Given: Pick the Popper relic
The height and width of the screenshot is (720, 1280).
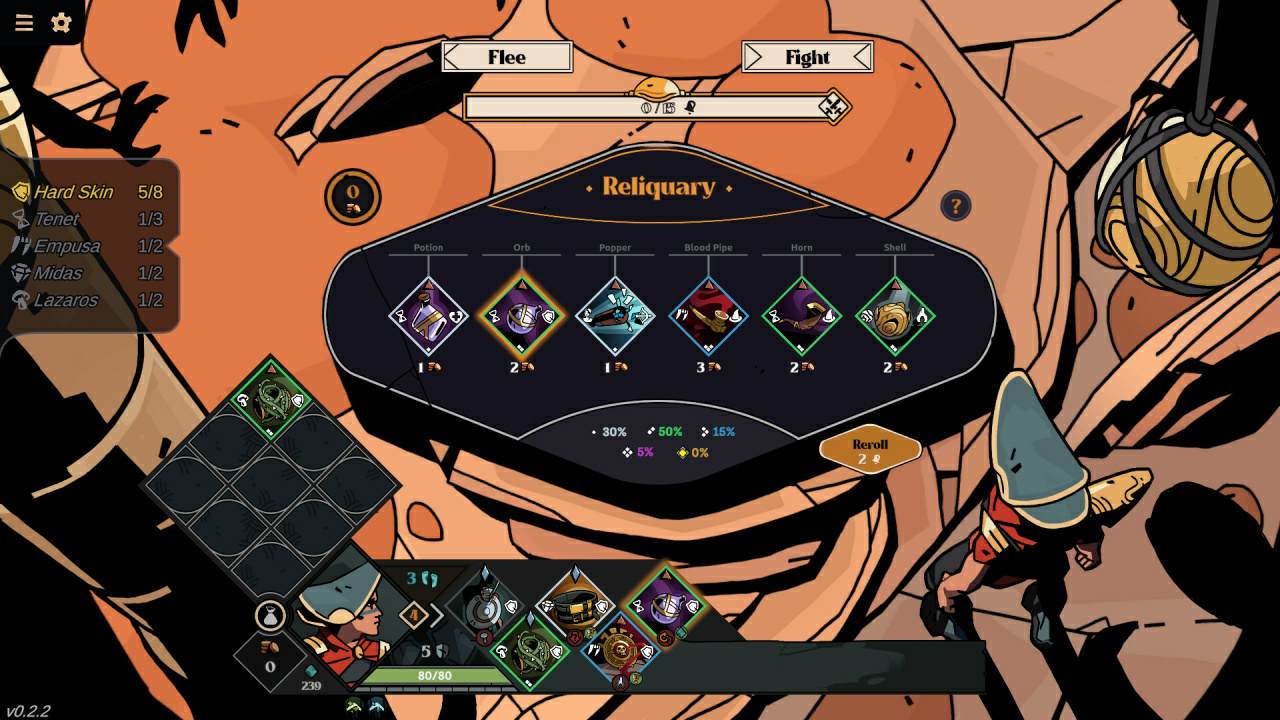Looking at the screenshot, I should (x=615, y=317).
